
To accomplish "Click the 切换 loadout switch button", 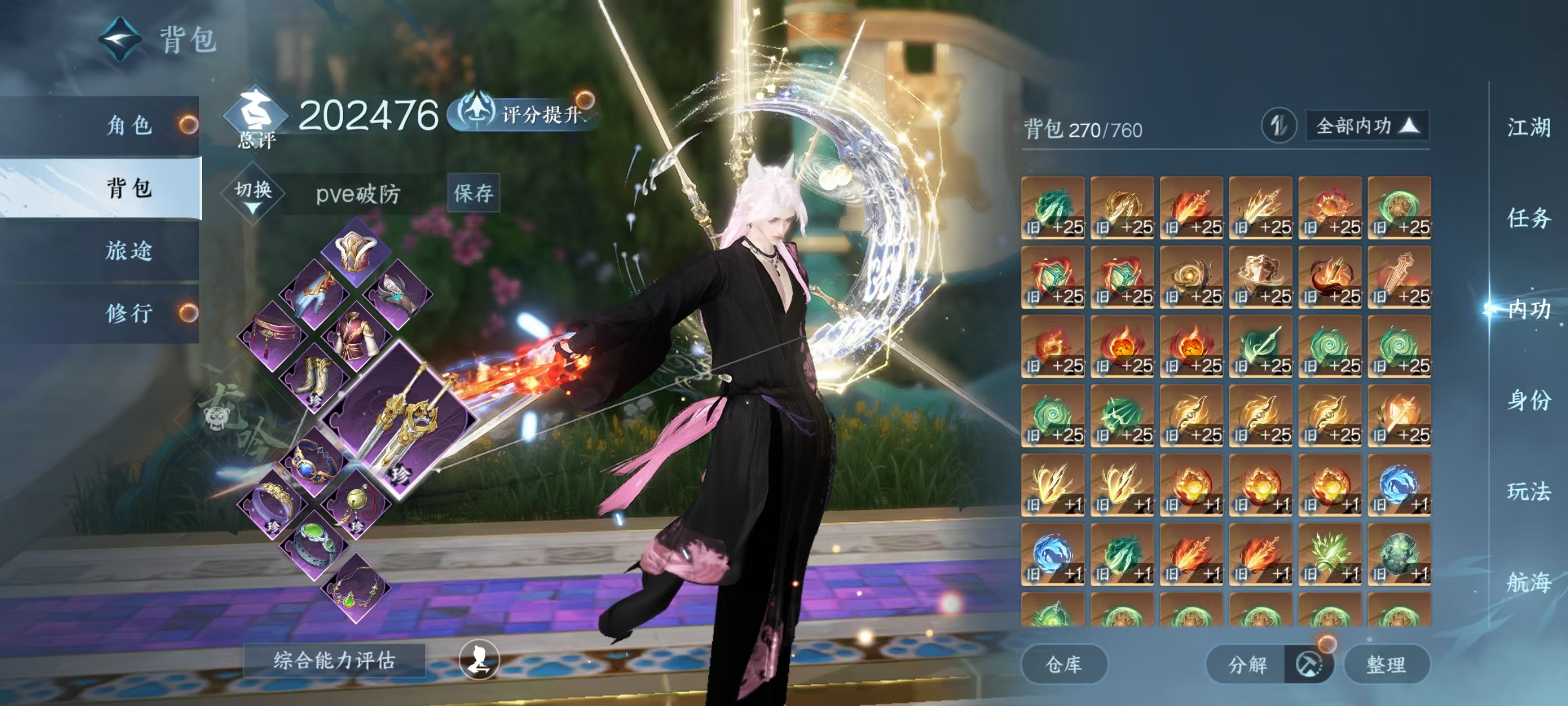I will [253, 194].
